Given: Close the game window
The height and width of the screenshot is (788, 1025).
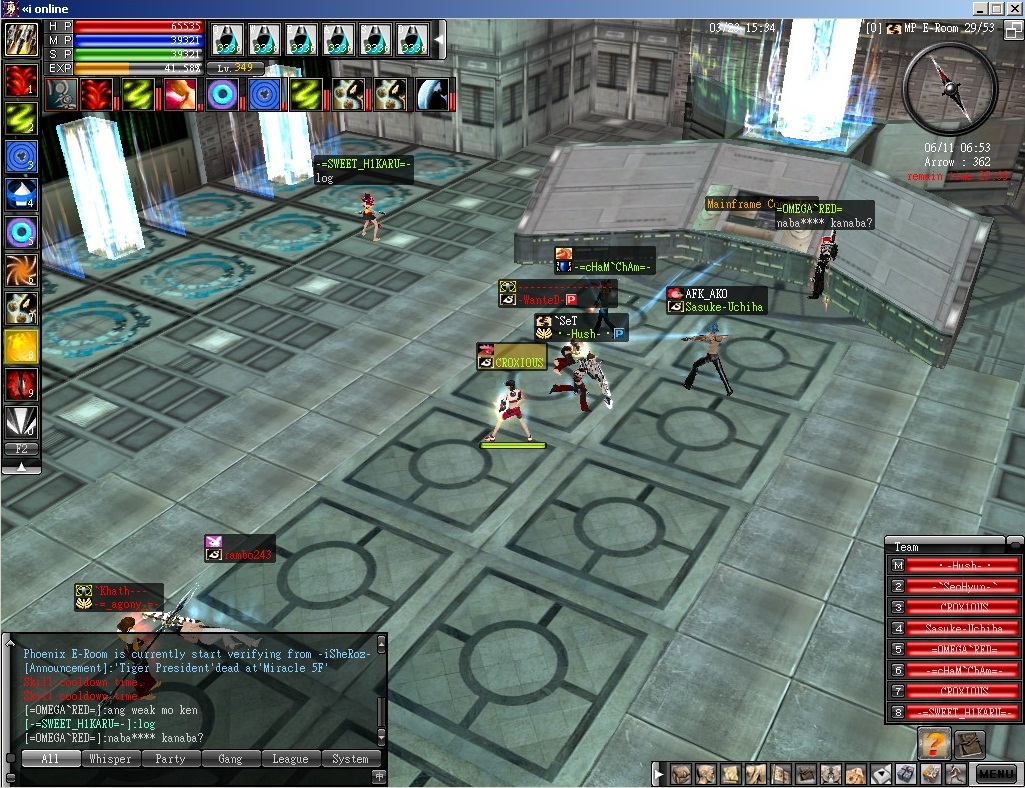Looking at the screenshot, I should pos(1011,8).
